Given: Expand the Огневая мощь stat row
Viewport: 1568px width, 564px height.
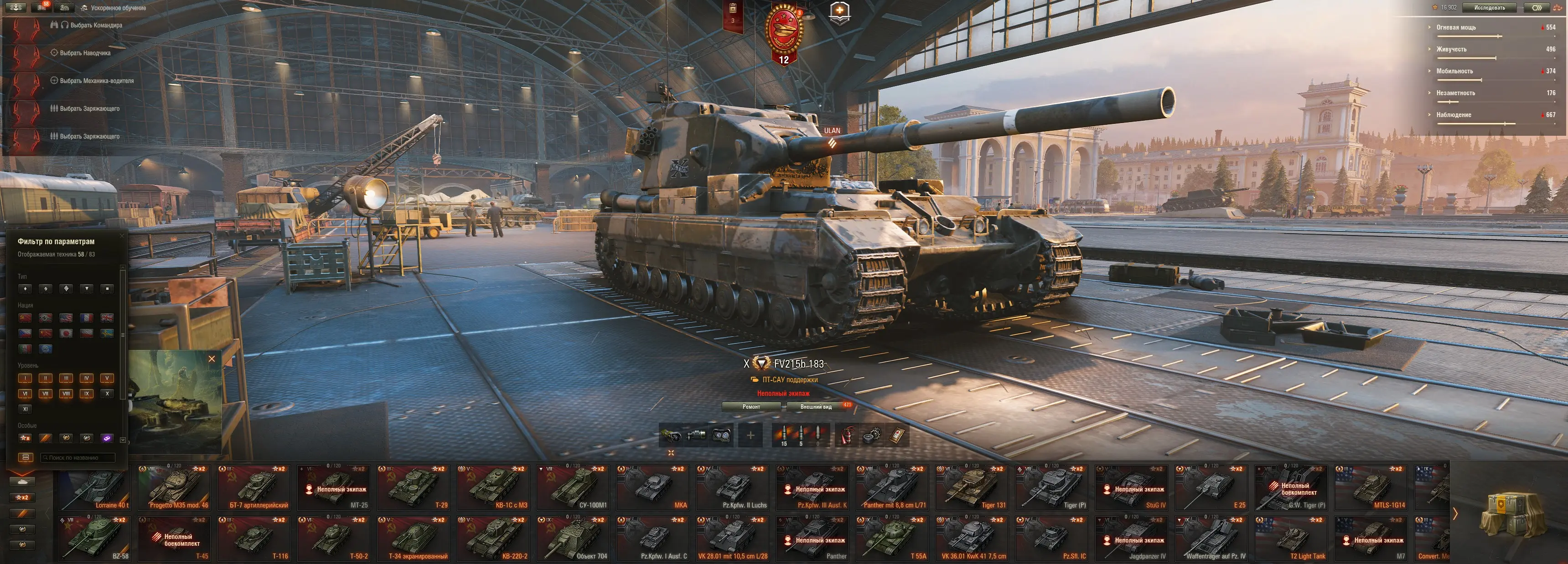Looking at the screenshot, I should click(1456, 27).
